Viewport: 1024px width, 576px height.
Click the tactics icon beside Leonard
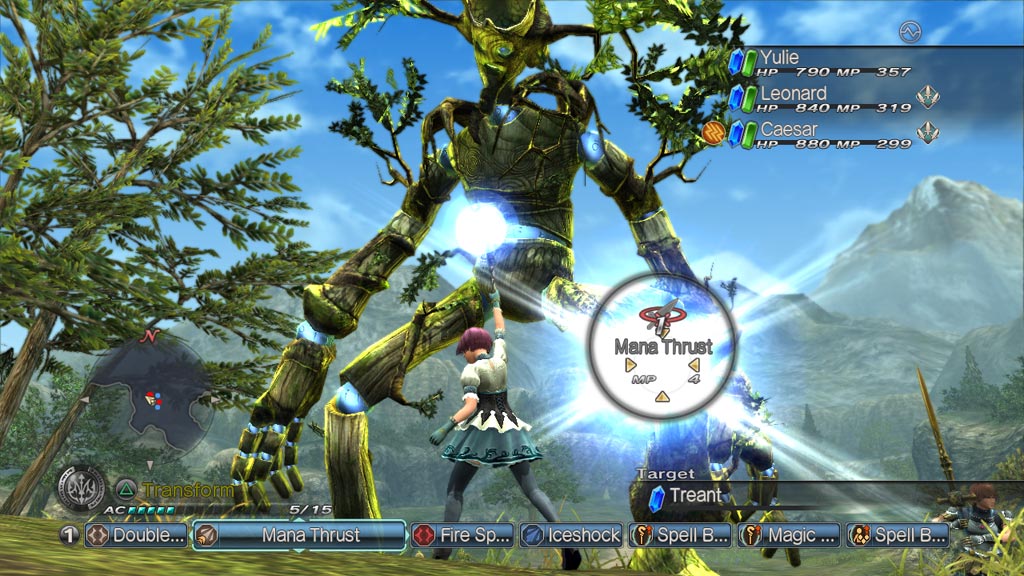pos(929,98)
